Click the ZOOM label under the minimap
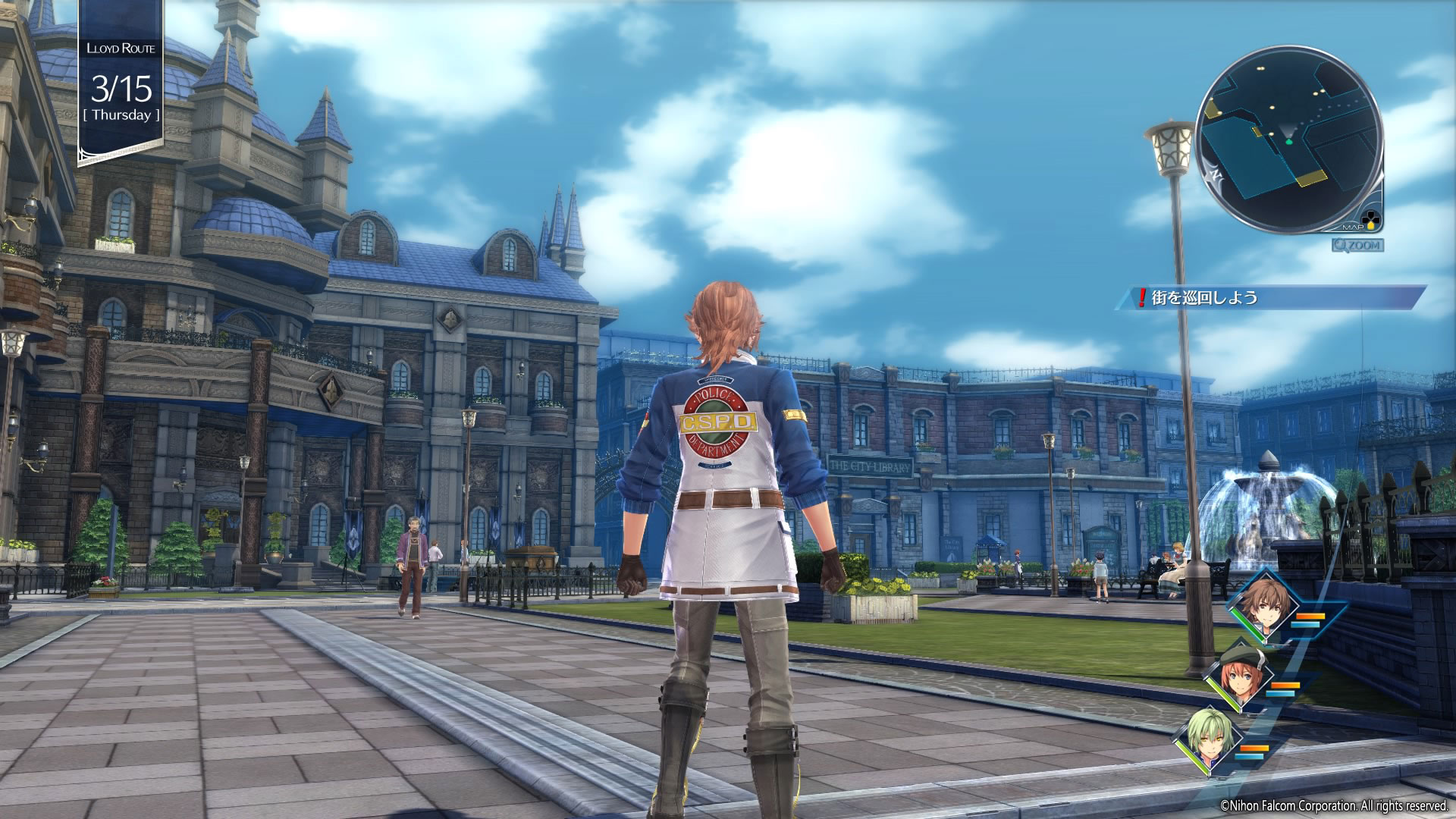The height and width of the screenshot is (819, 1456). 1357,245
